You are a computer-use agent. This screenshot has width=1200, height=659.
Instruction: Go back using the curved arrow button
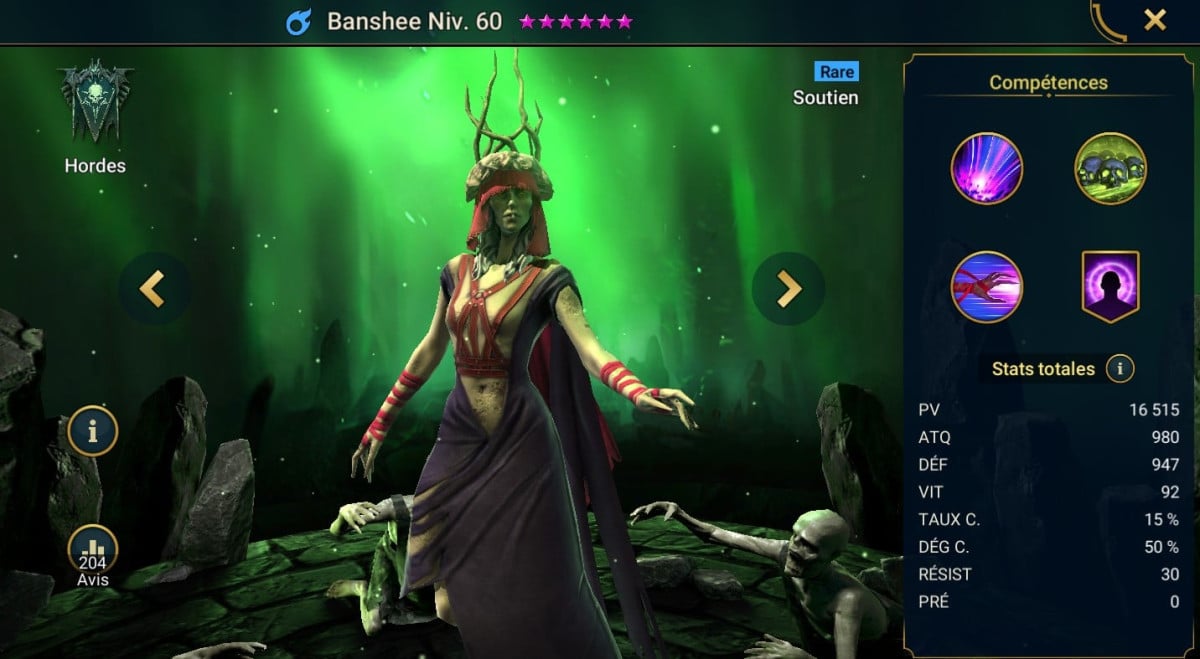(1107, 22)
